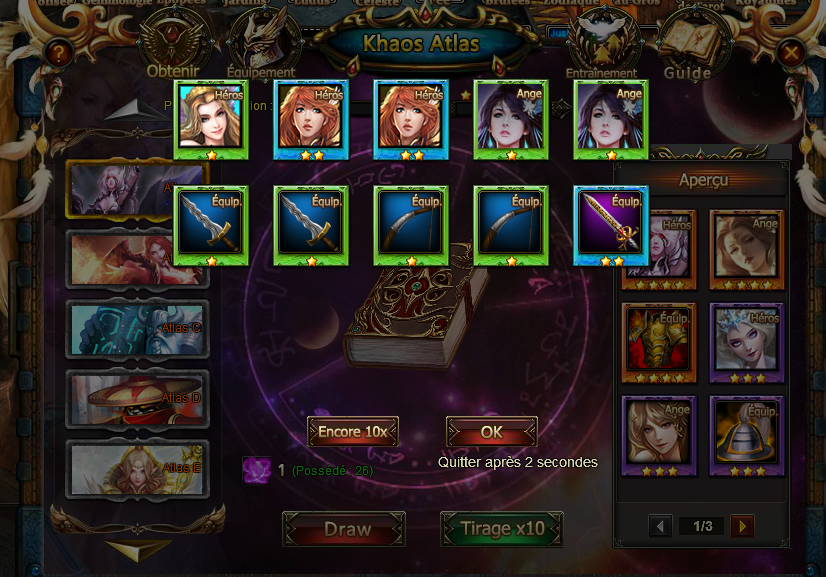Screen dimensions: 826x577
Task: Select the purple two-star sword Équip. card
Action: click(611, 225)
